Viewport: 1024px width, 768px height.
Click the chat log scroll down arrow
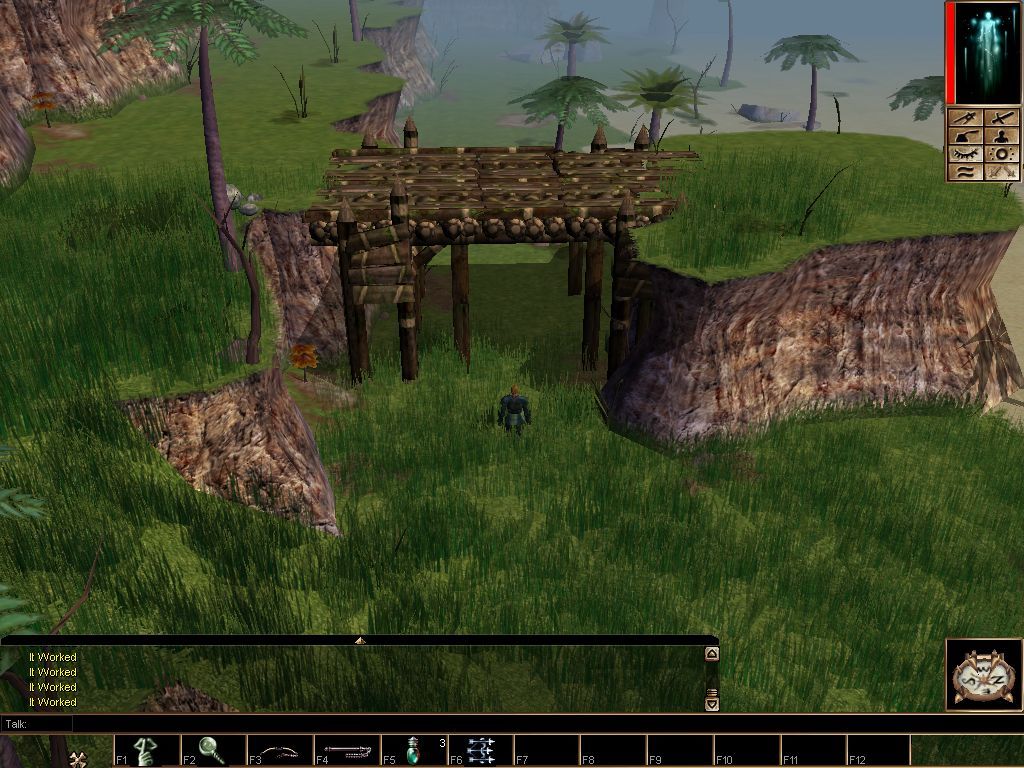pyautogui.click(x=711, y=703)
